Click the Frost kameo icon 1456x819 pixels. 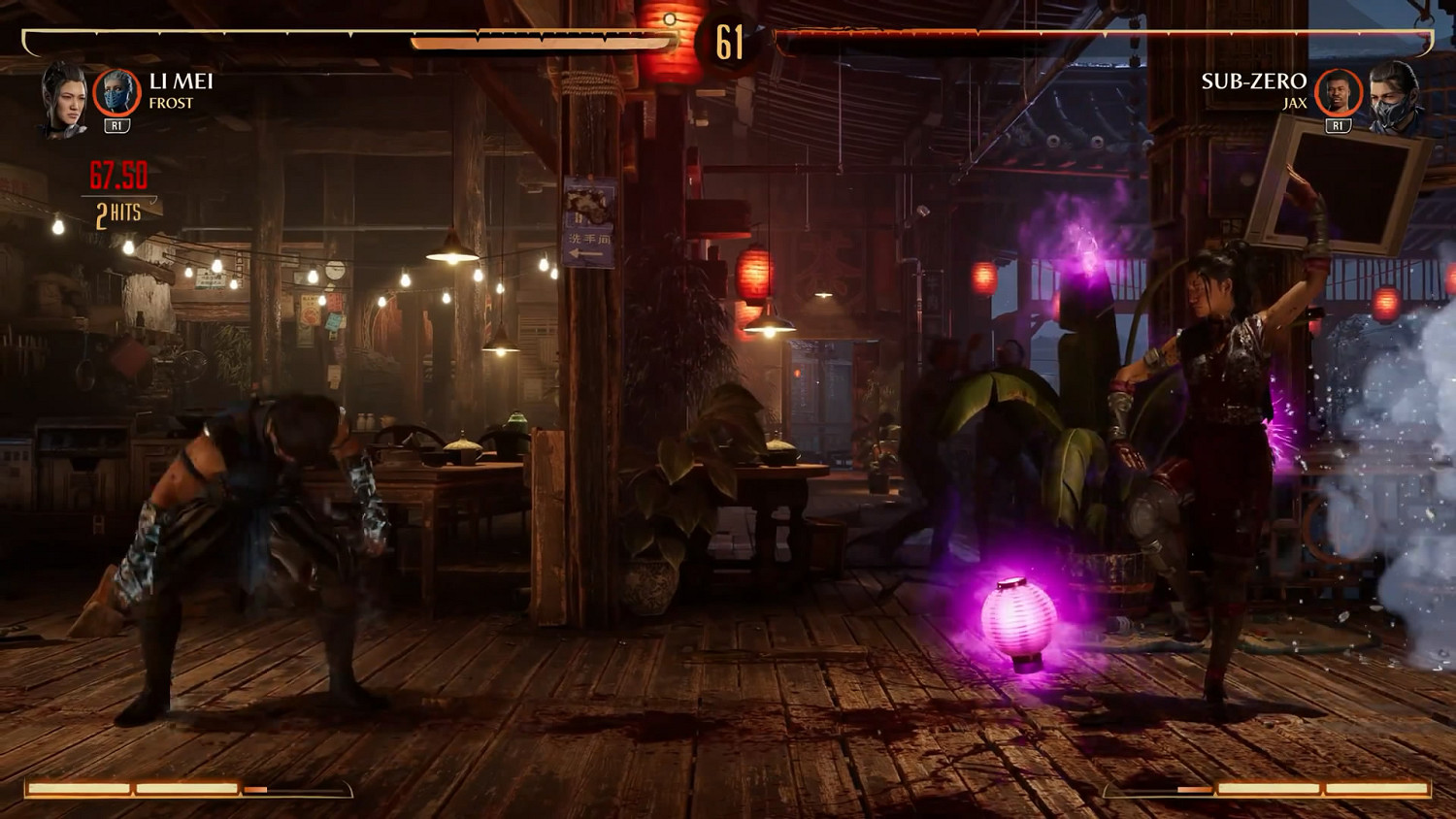pyautogui.click(x=116, y=94)
